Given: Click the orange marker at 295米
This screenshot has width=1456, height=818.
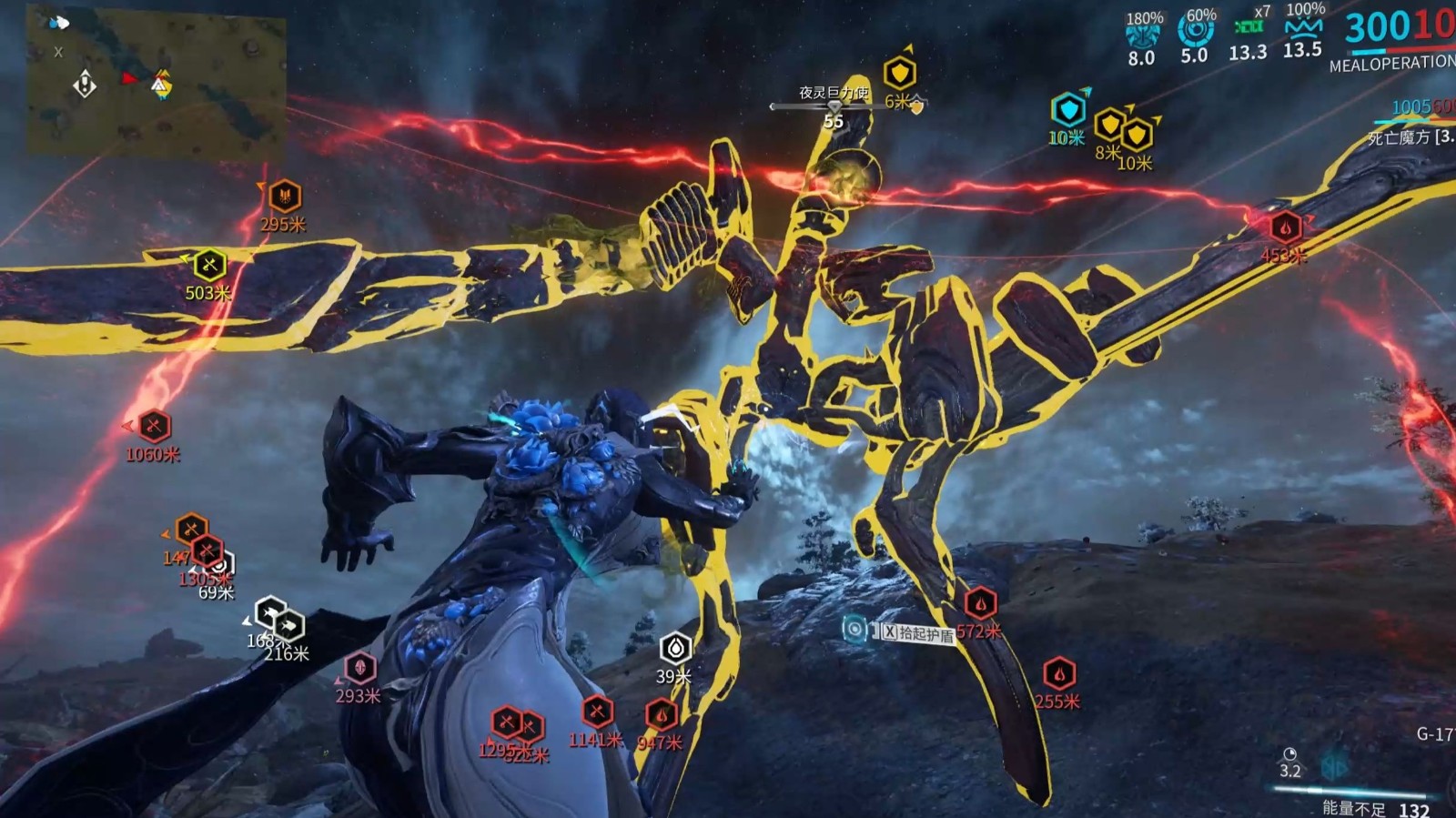Looking at the screenshot, I should point(285,196).
